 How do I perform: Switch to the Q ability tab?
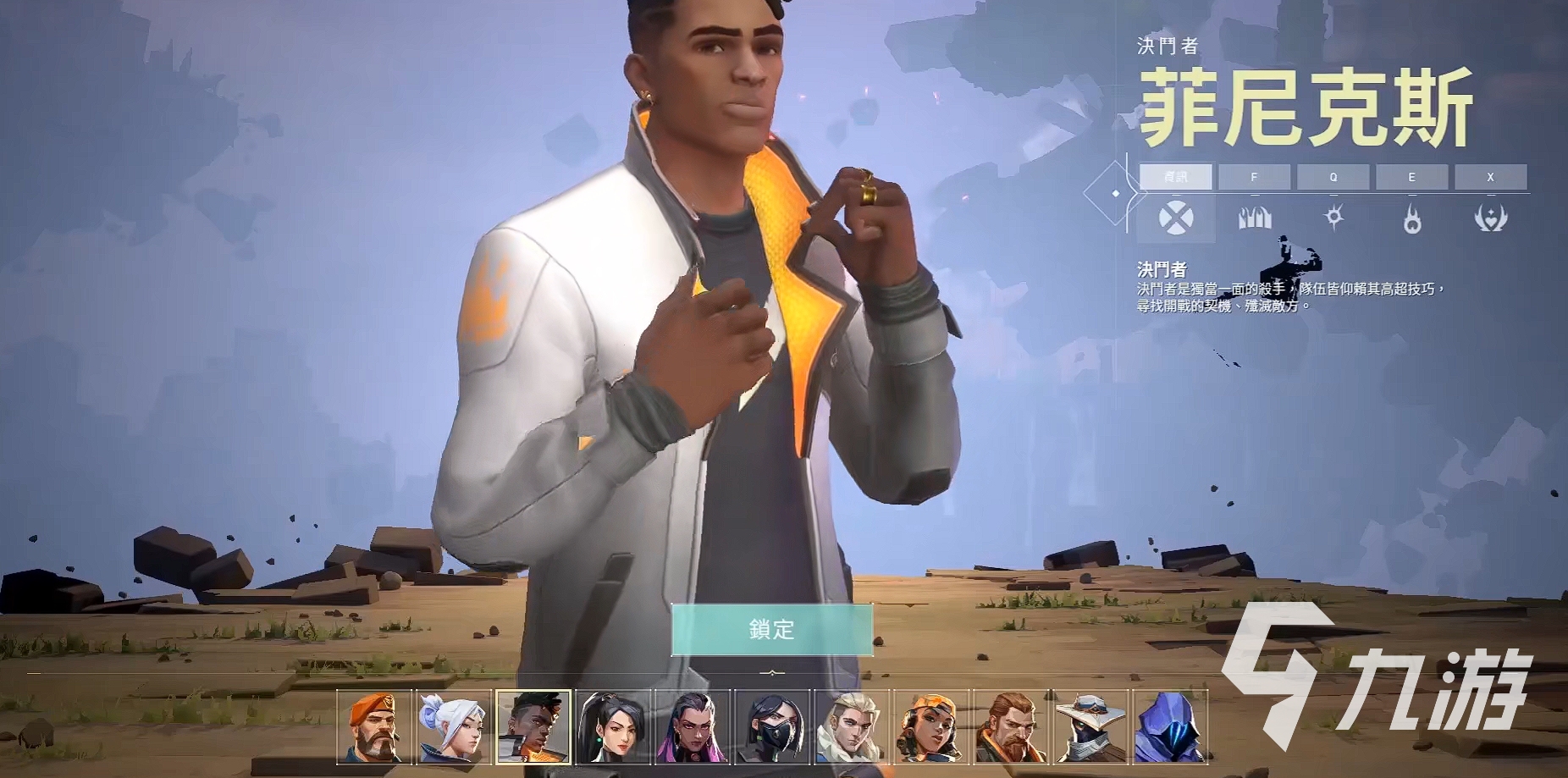pos(1333,177)
